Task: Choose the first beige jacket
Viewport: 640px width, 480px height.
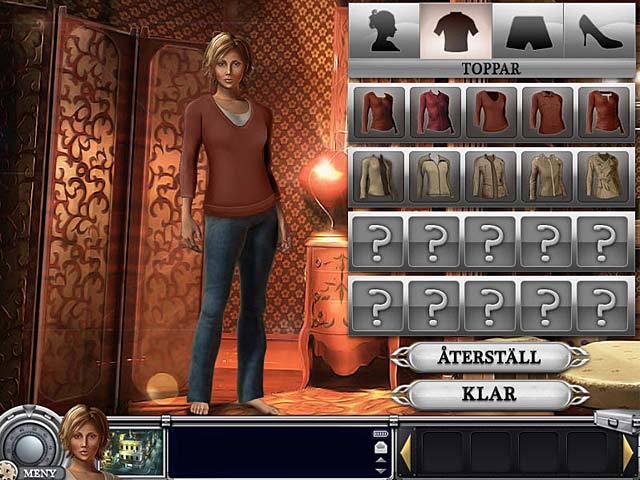Action: (x=379, y=177)
